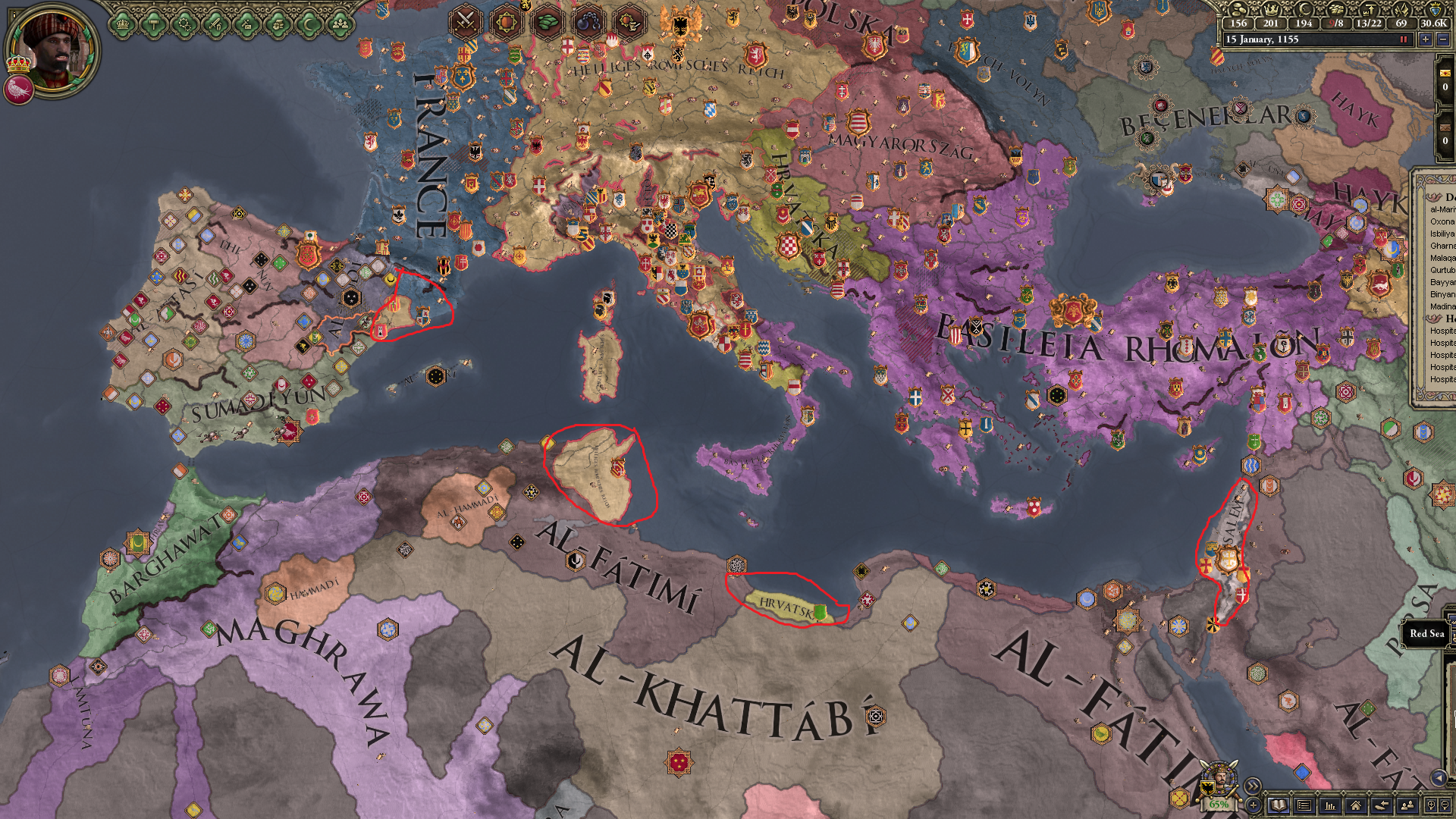Open the Ledger with the book icon
This screenshot has height=819, width=1456.
click(1280, 806)
